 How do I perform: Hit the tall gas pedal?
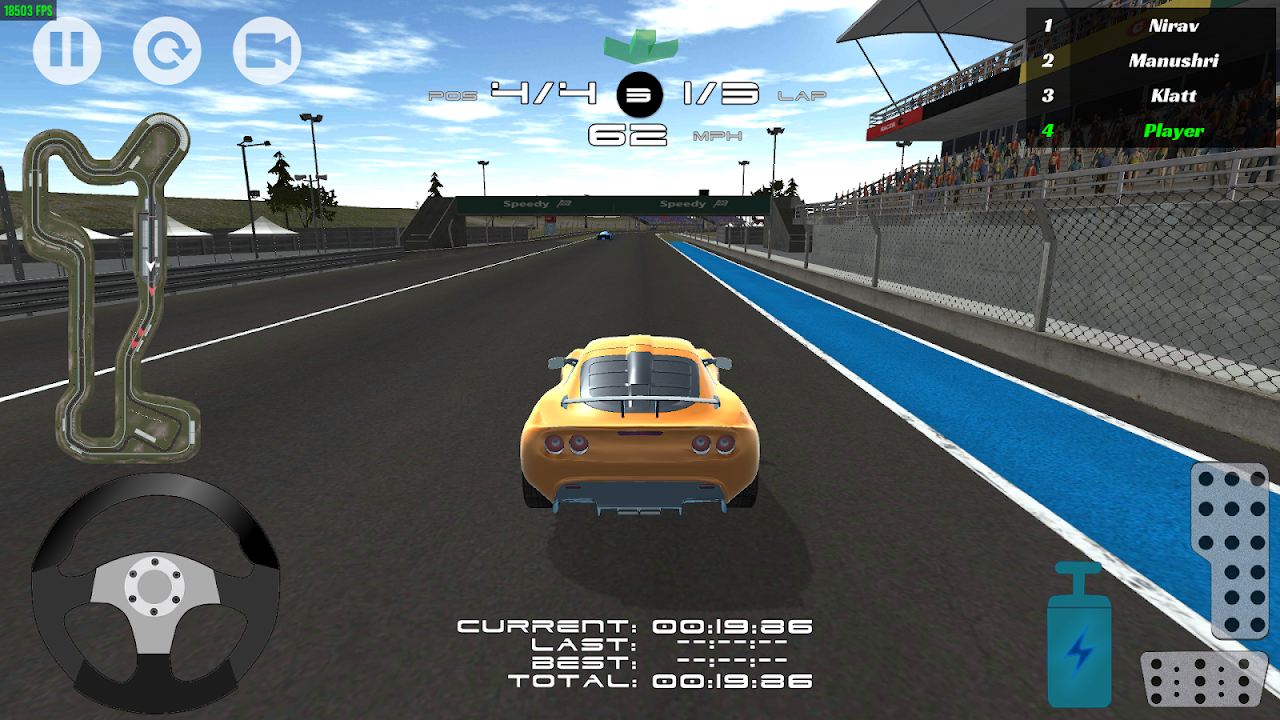coord(1229,550)
